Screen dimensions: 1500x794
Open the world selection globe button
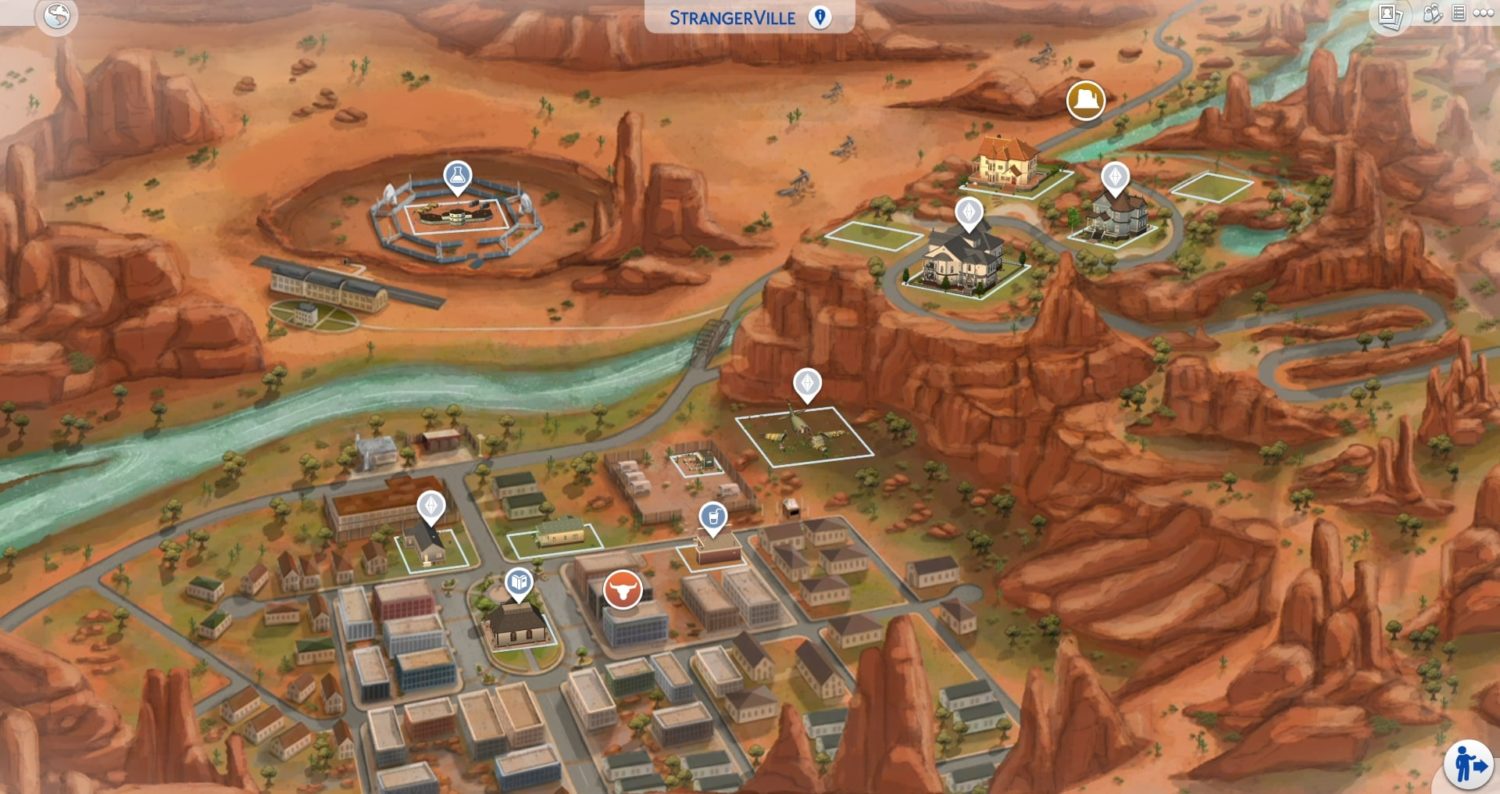coord(56,16)
